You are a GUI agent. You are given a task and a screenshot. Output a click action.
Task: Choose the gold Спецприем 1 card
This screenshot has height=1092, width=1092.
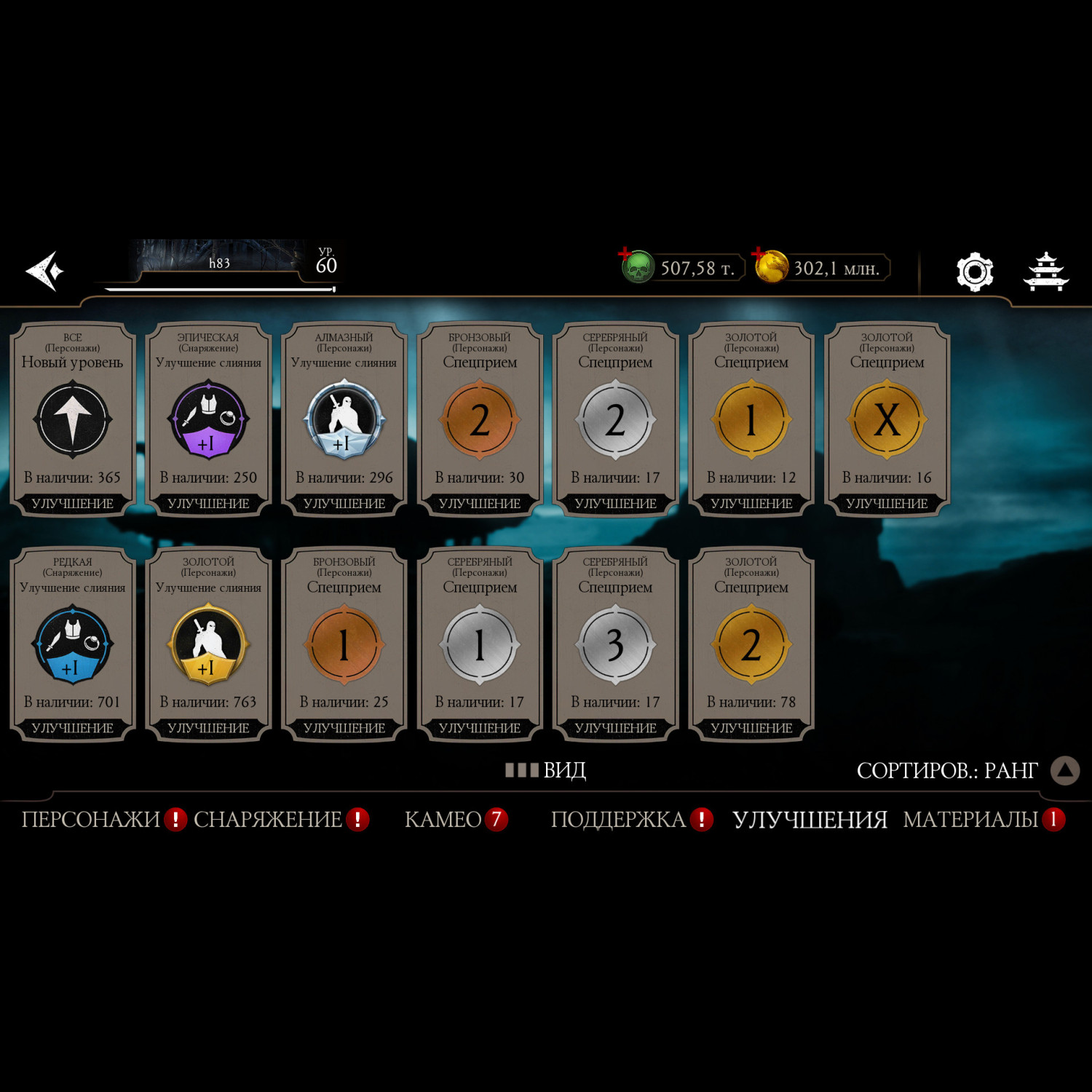[x=751, y=420]
